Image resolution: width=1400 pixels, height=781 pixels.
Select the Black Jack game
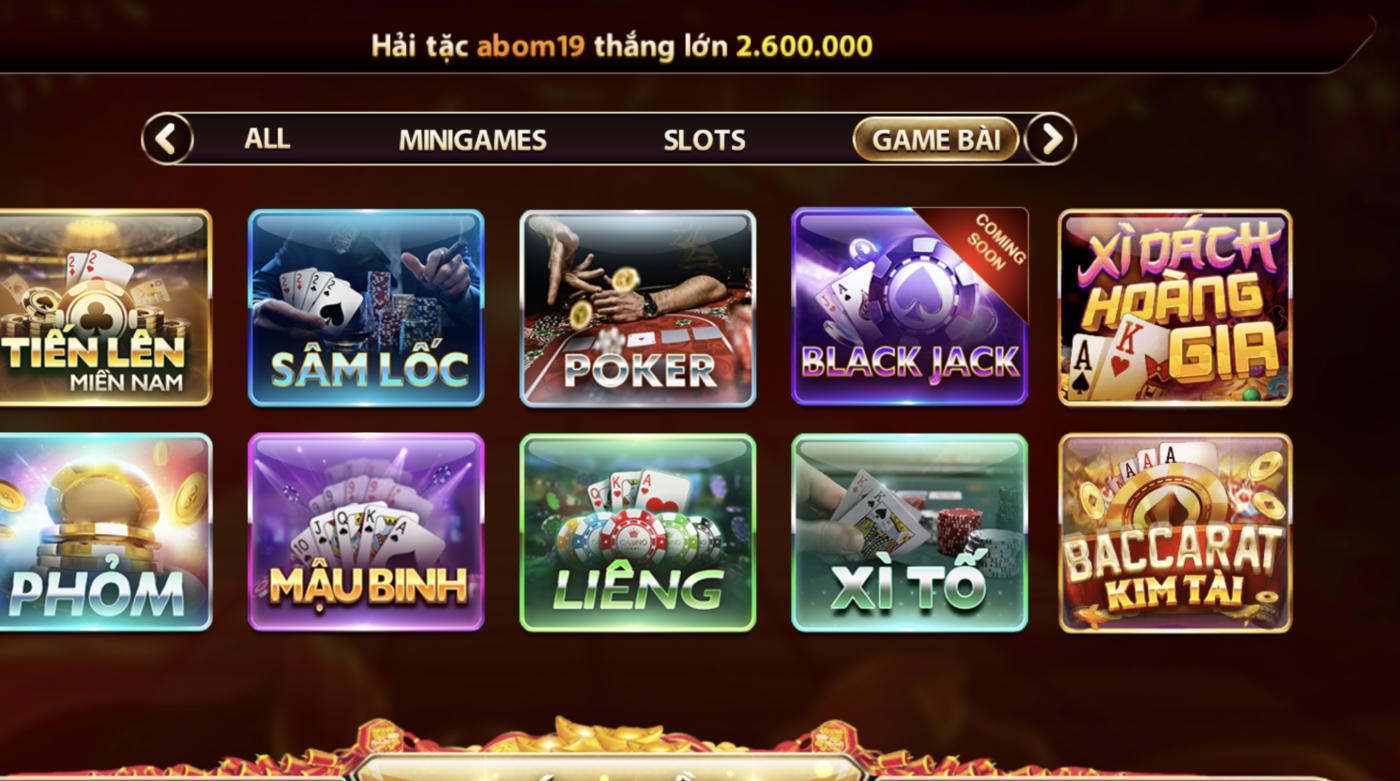tap(908, 307)
